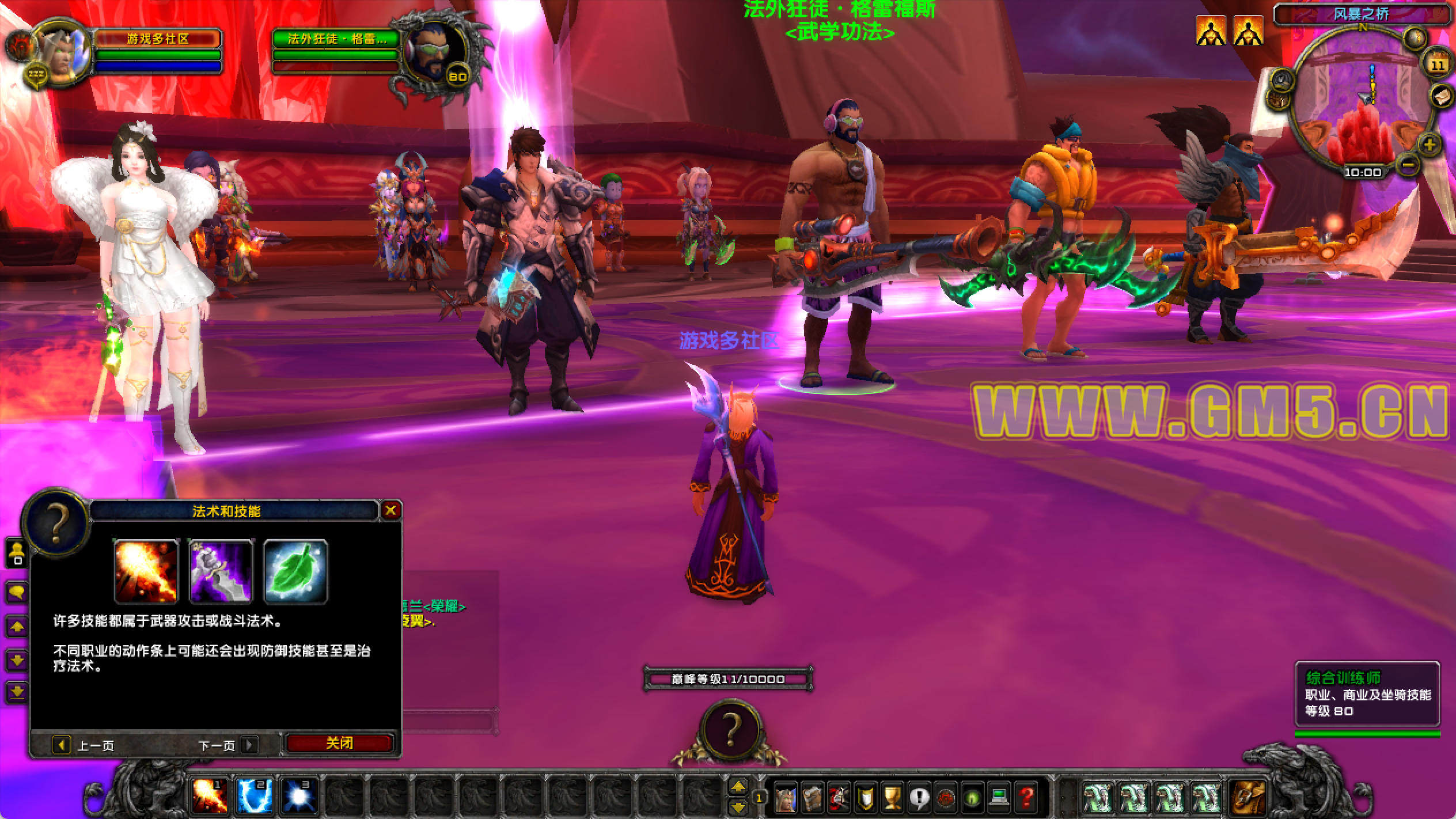1456x819 pixels.
Task: Click the round question mark tutorial alert button
Action: 730,730
